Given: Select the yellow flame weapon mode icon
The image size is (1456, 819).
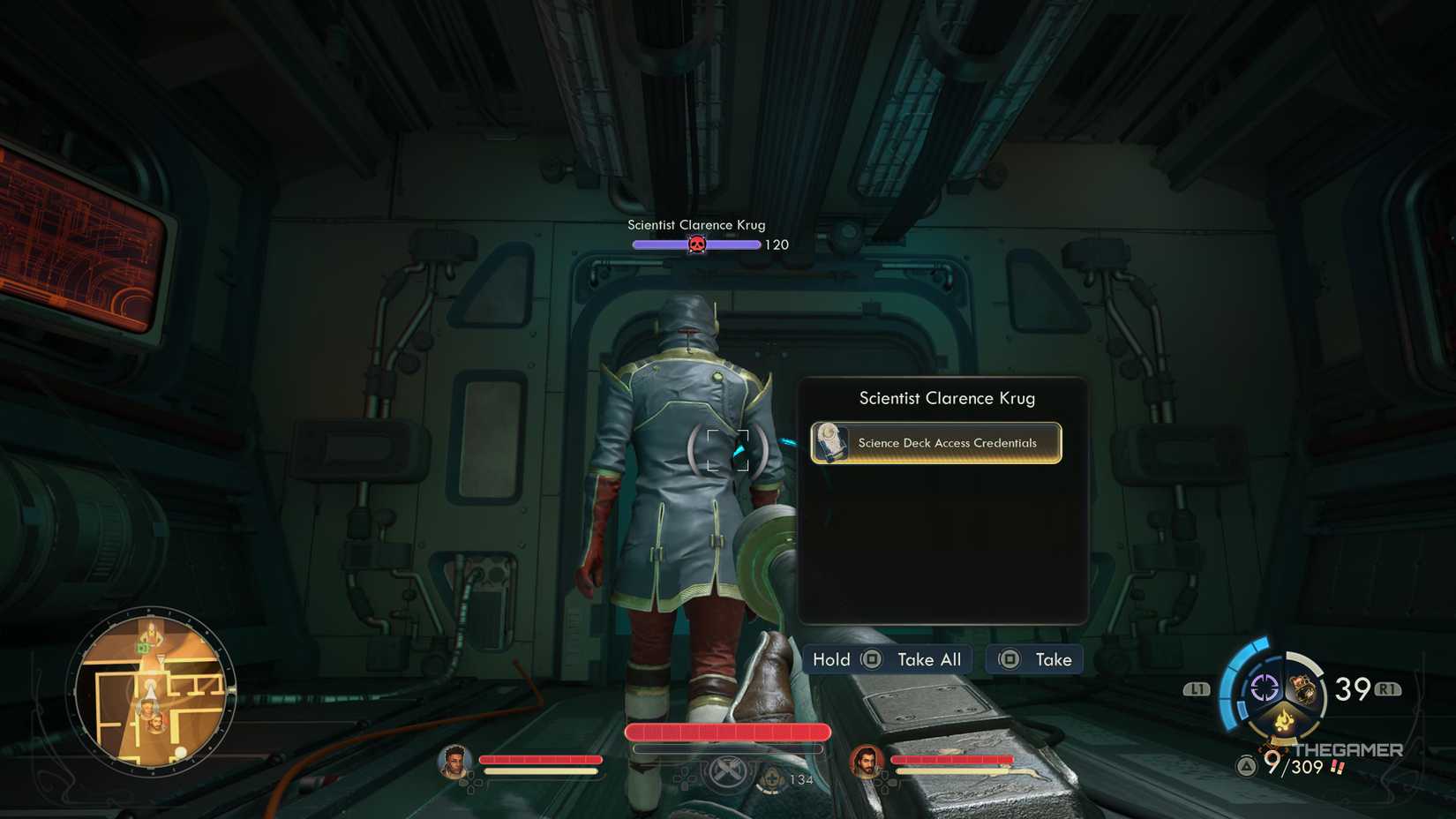Looking at the screenshot, I should (x=1284, y=721).
